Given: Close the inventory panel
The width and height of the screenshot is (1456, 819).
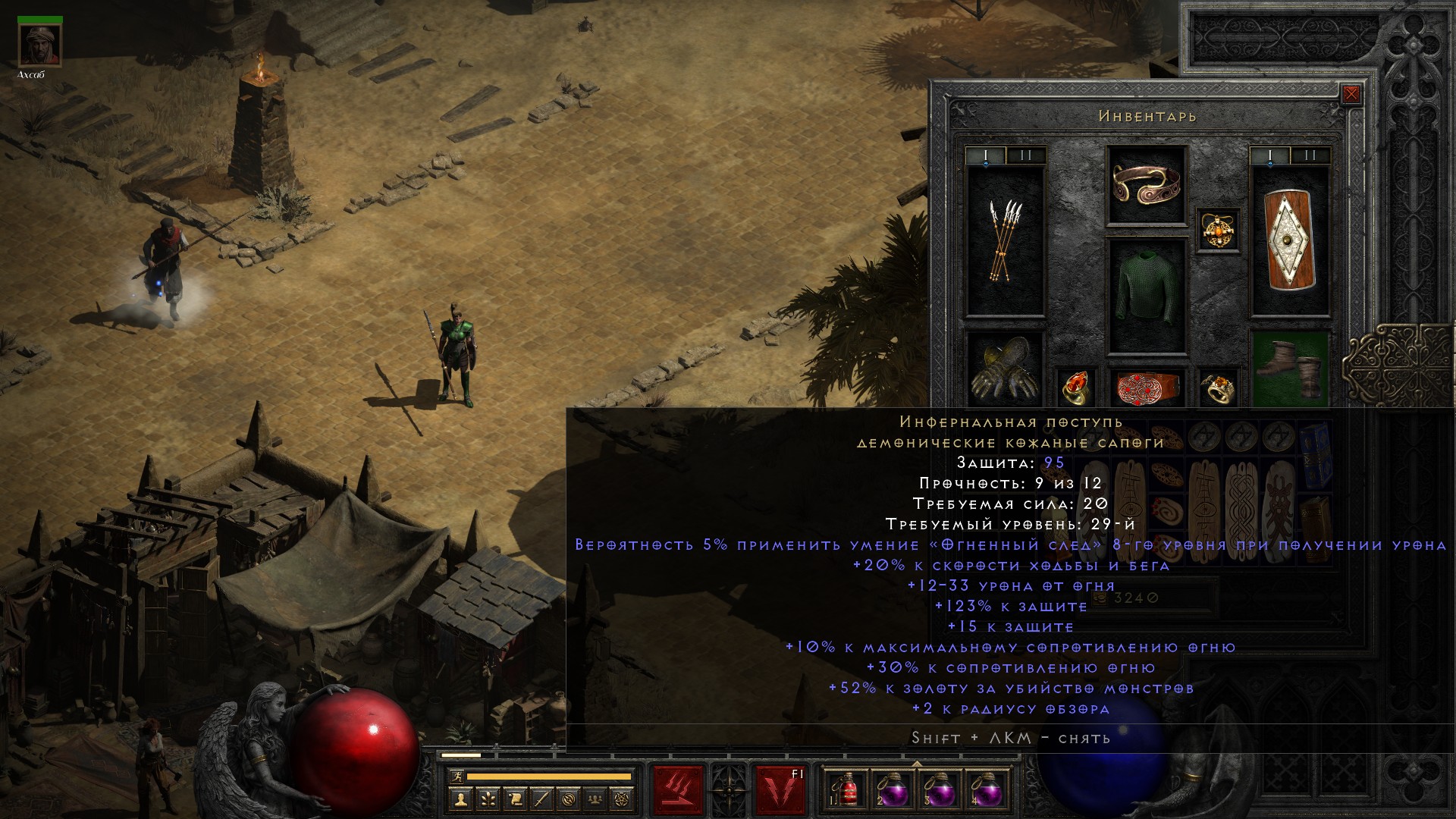Looking at the screenshot, I should (x=1351, y=95).
